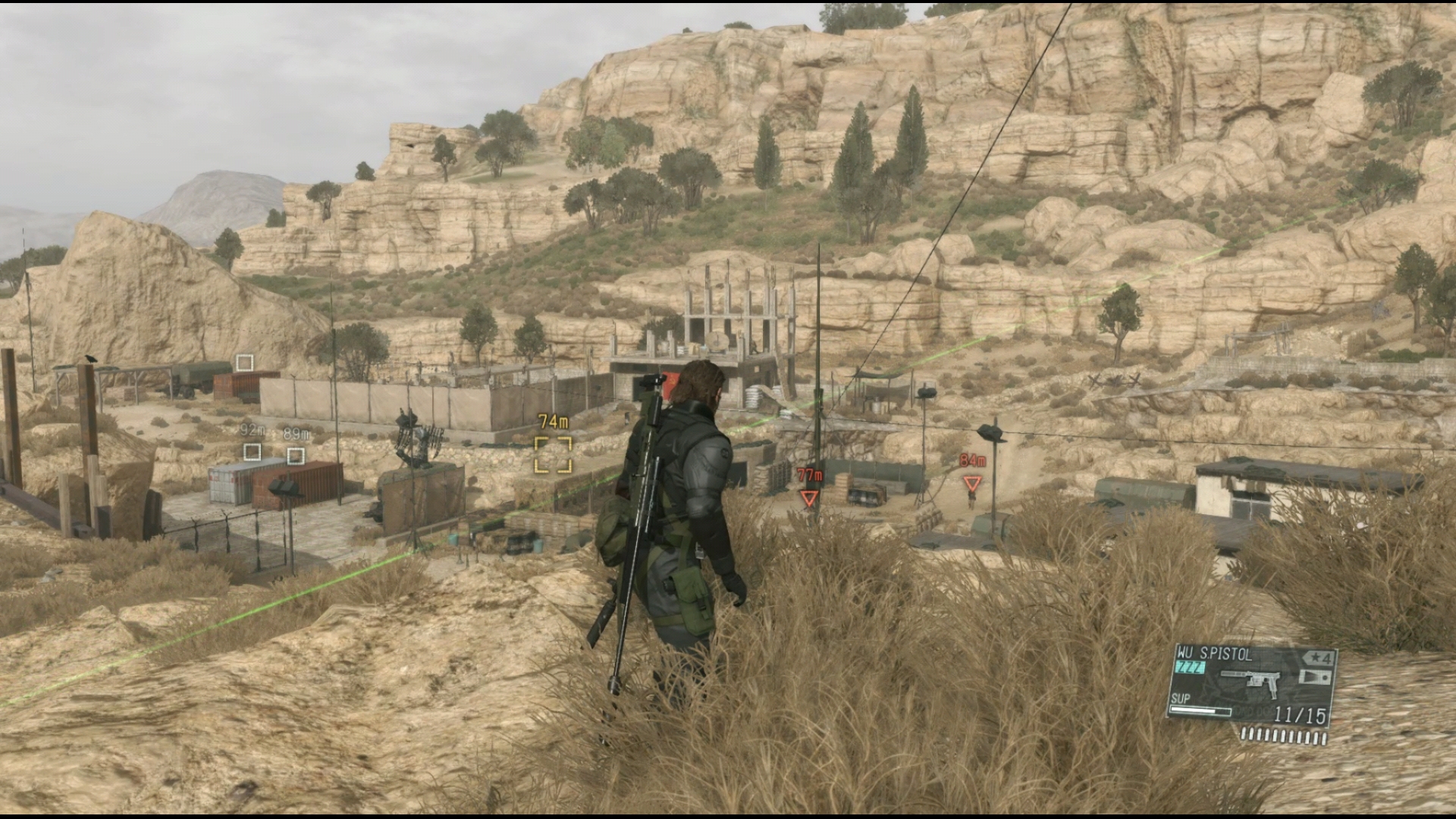The height and width of the screenshot is (819, 1456).
Task: Click the yellow 74m bracket marker
Action: [x=553, y=454]
